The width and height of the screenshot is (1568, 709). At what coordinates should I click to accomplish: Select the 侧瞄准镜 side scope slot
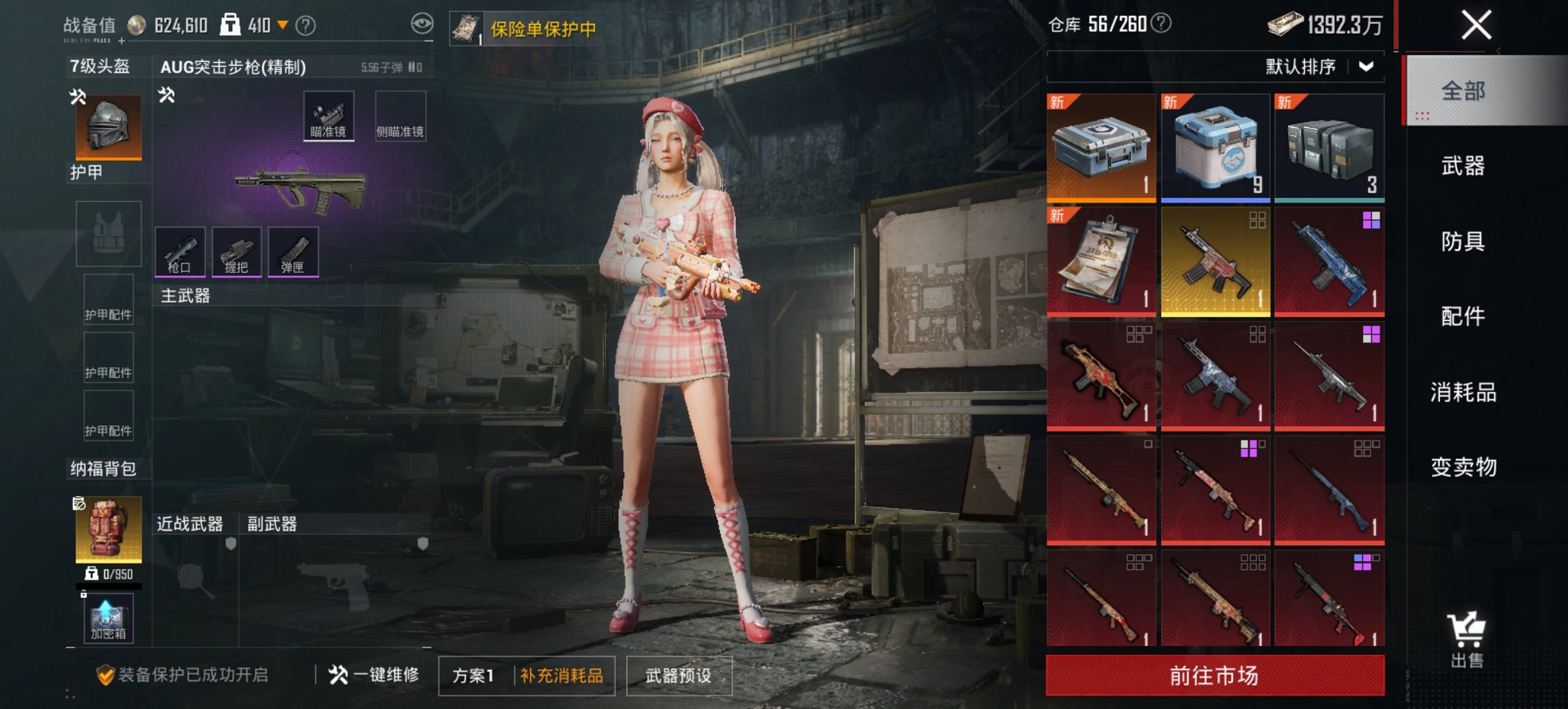(x=401, y=114)
